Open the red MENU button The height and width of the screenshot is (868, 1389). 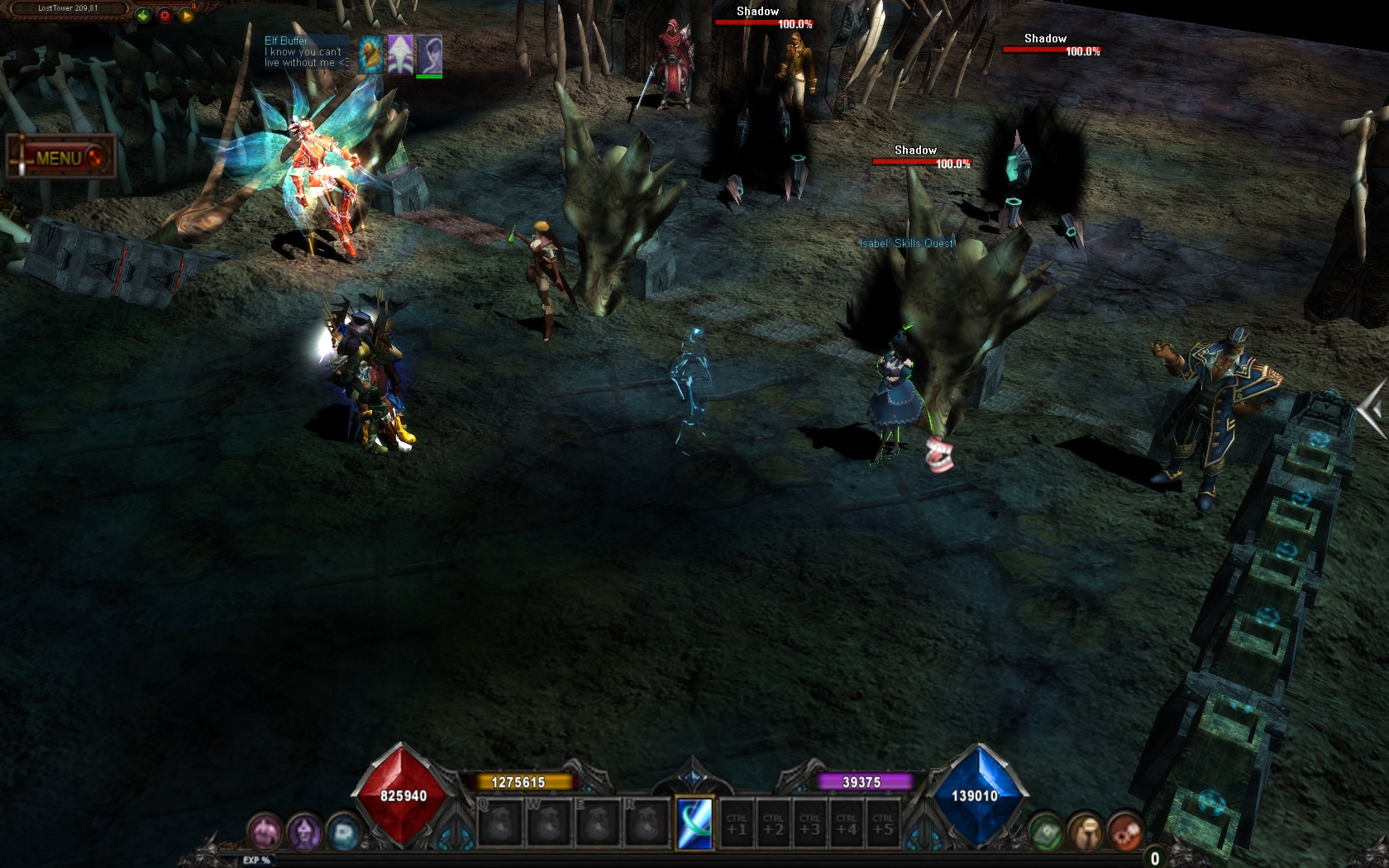click(60, 157)
